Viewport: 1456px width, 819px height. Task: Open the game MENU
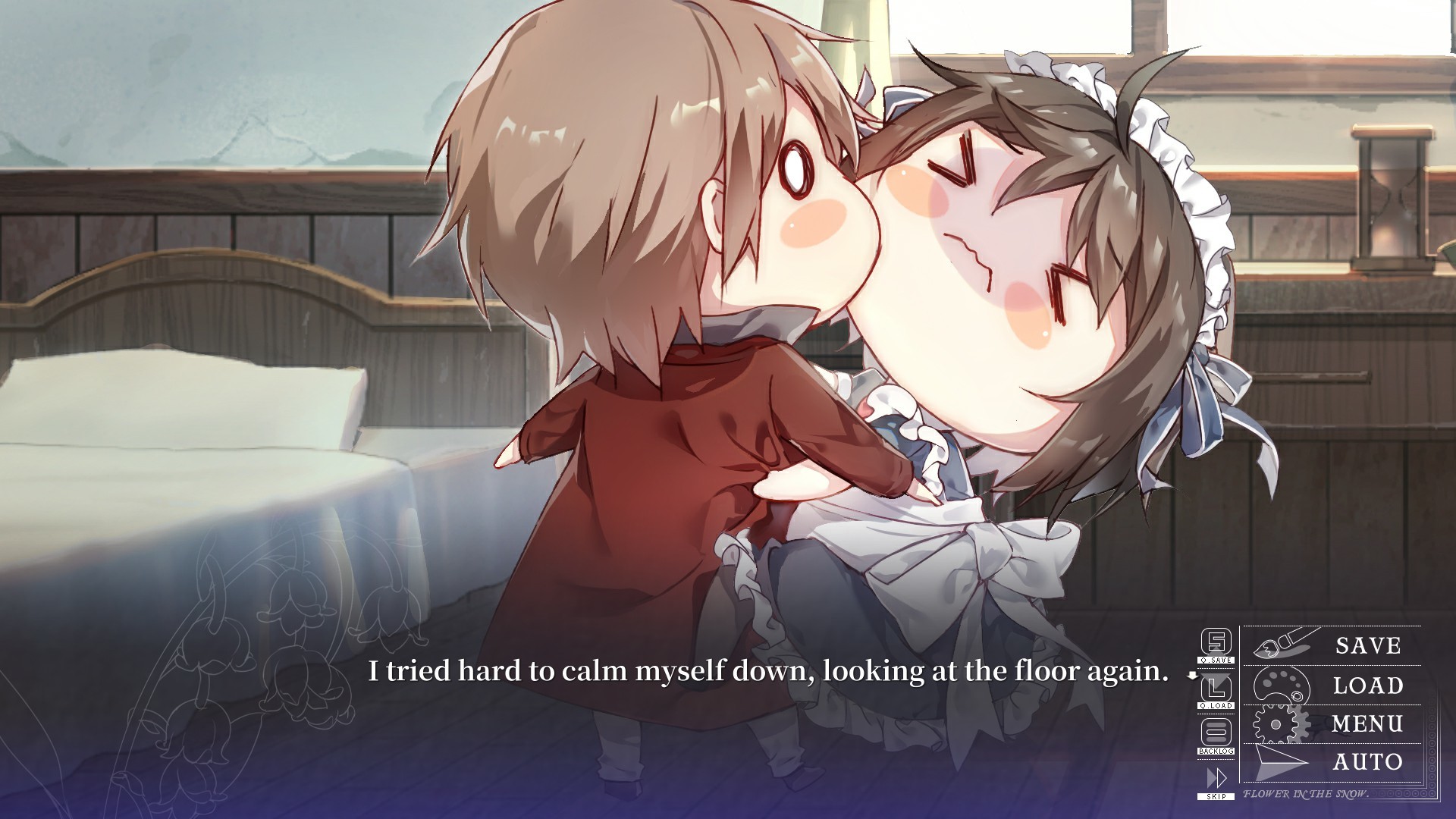[1367, 724]
